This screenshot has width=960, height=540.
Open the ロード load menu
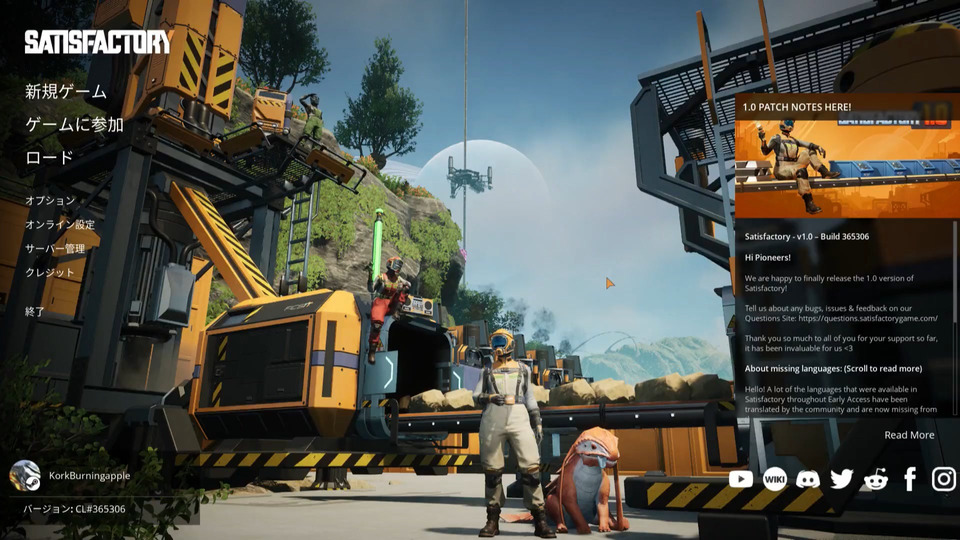point(50,158)
